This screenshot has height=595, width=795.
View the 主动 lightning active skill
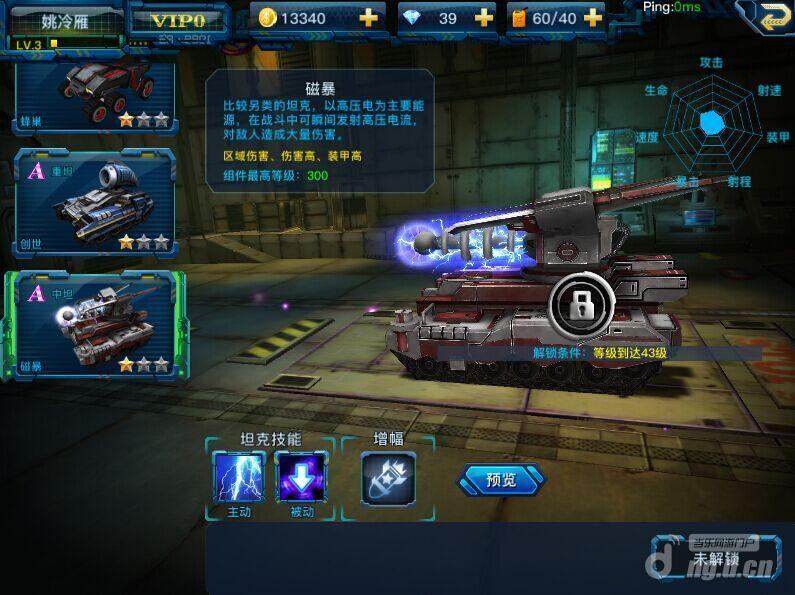coord(239,477)
